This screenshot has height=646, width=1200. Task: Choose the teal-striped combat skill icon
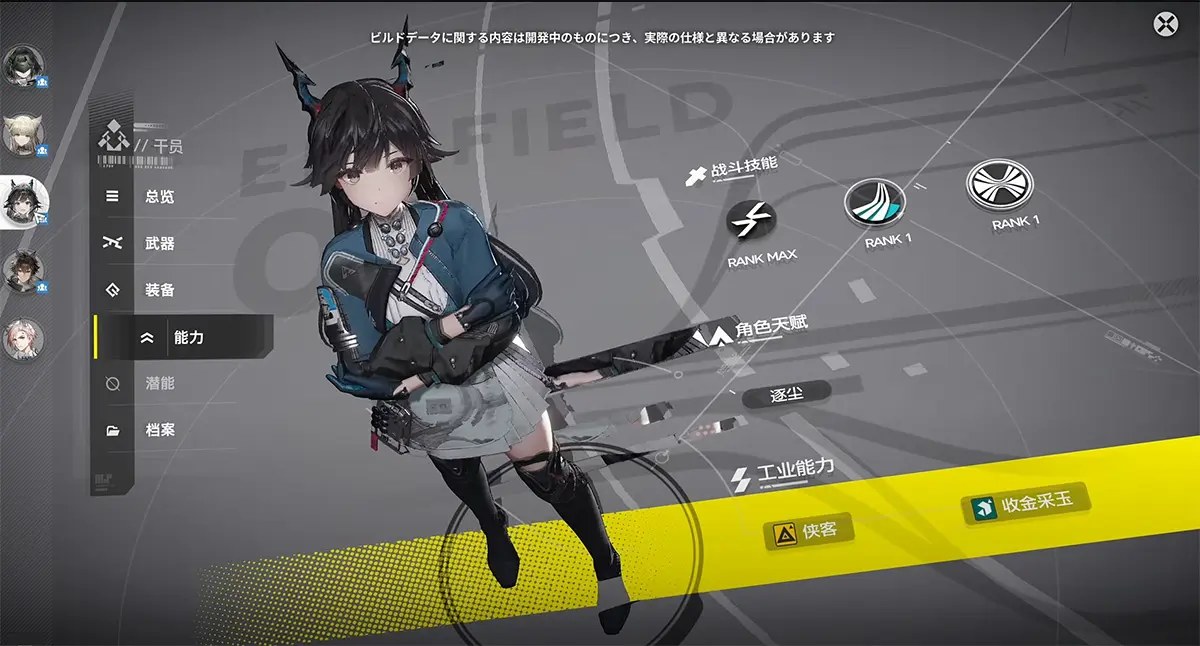click(874, 204)
